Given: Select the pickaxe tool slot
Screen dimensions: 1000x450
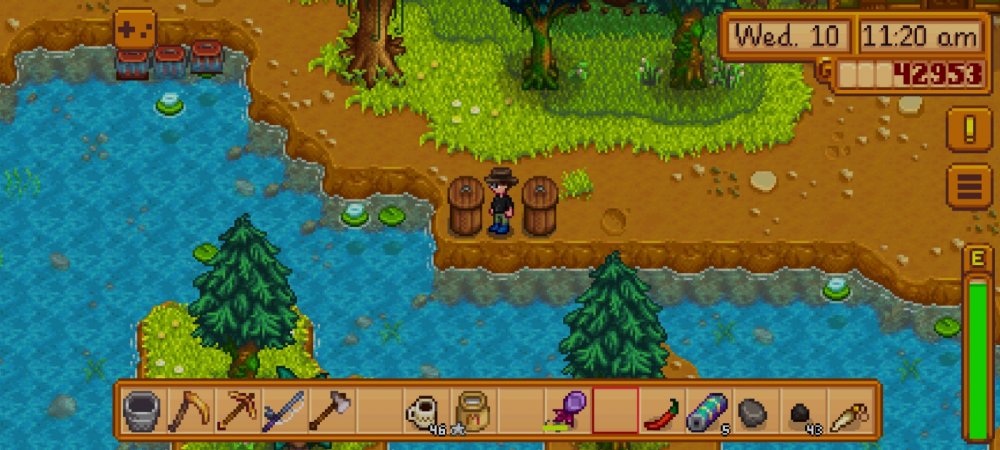Looking at the screenshot, I should pos(237,411).
